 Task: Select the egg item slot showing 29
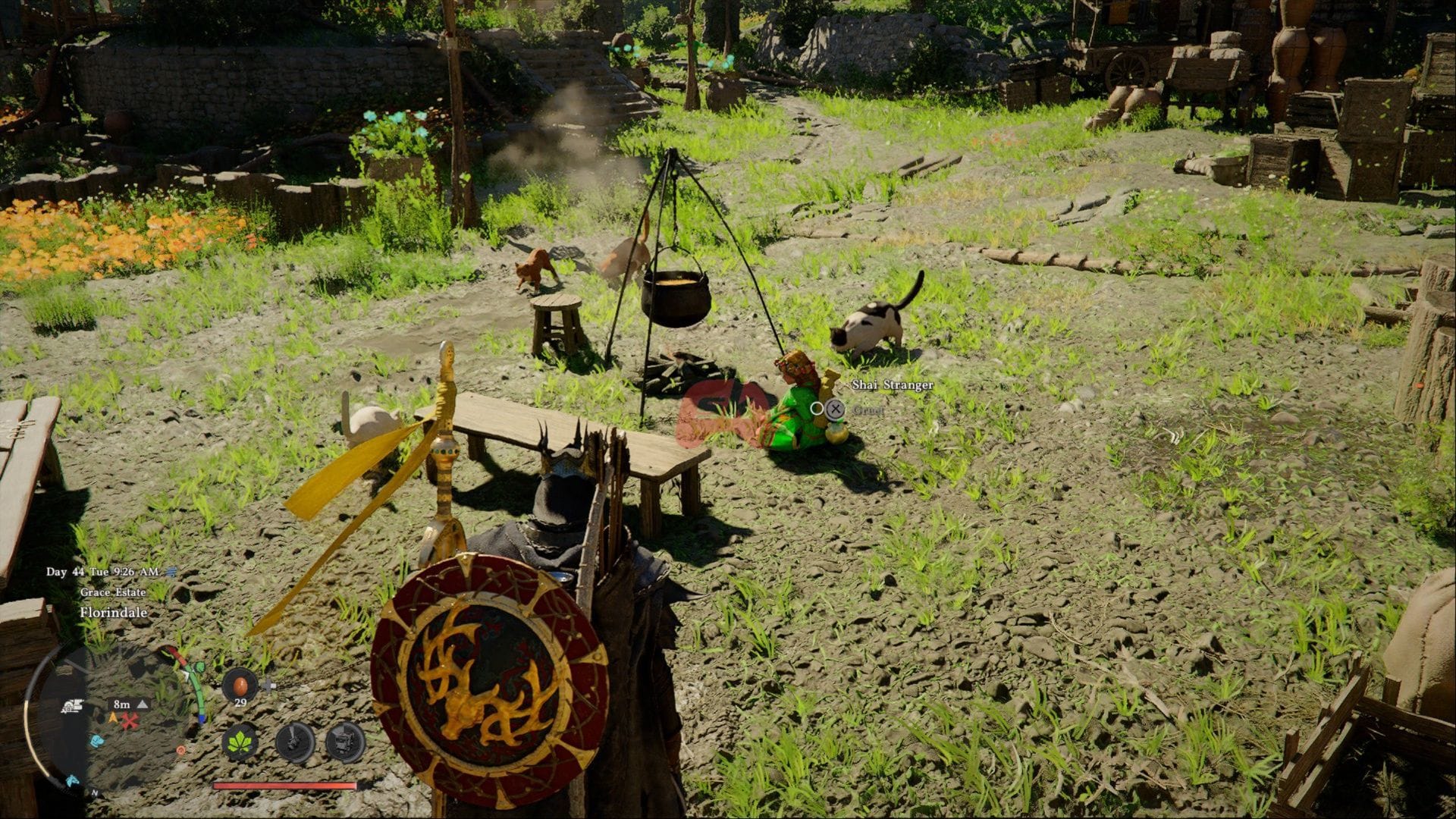[x=240, y=686]
